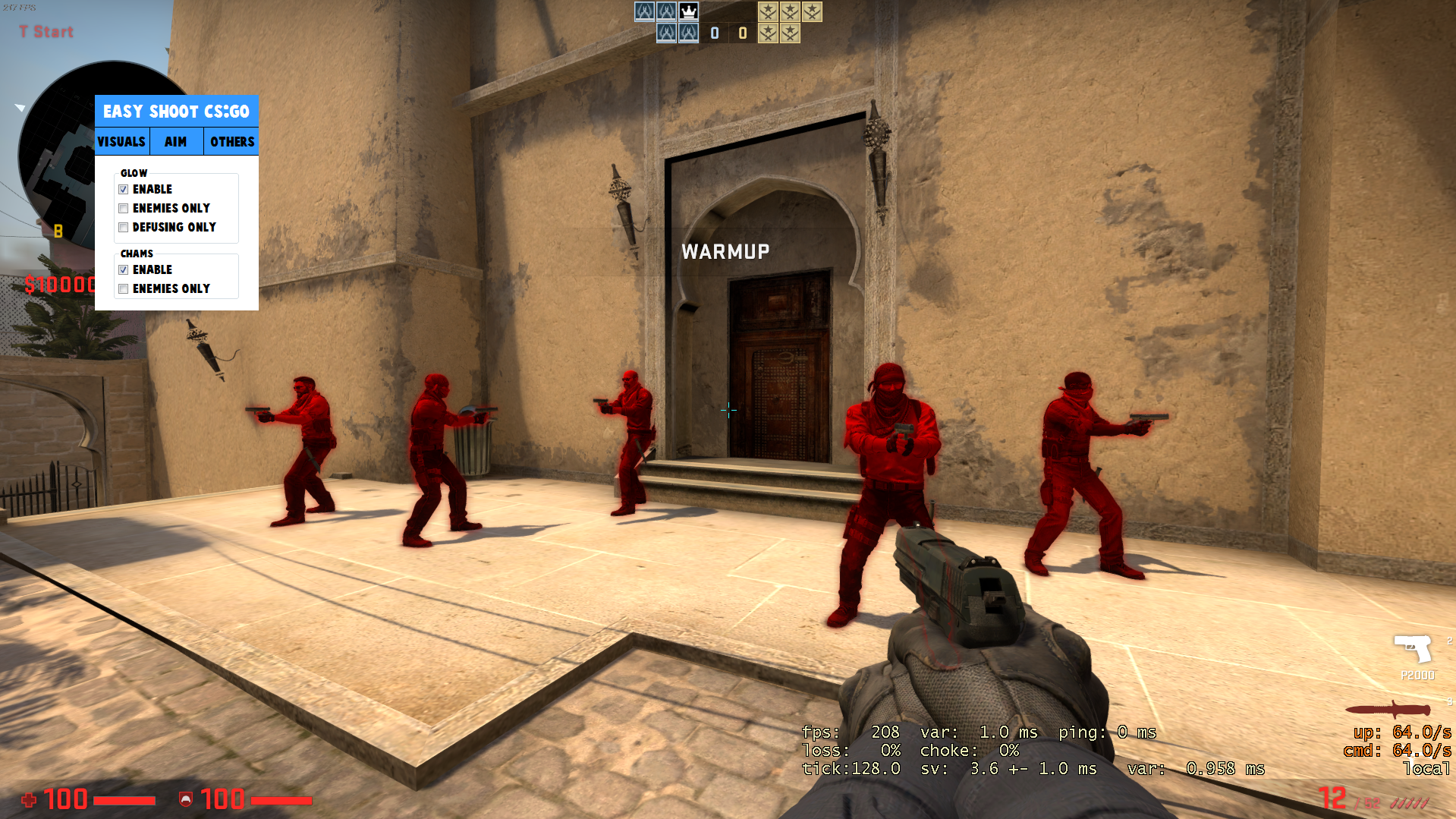Select the P2000 pistol weapon icon
Image resolution: width=1456 pixels, height=819 pixels.
[x=1413, y=649]
